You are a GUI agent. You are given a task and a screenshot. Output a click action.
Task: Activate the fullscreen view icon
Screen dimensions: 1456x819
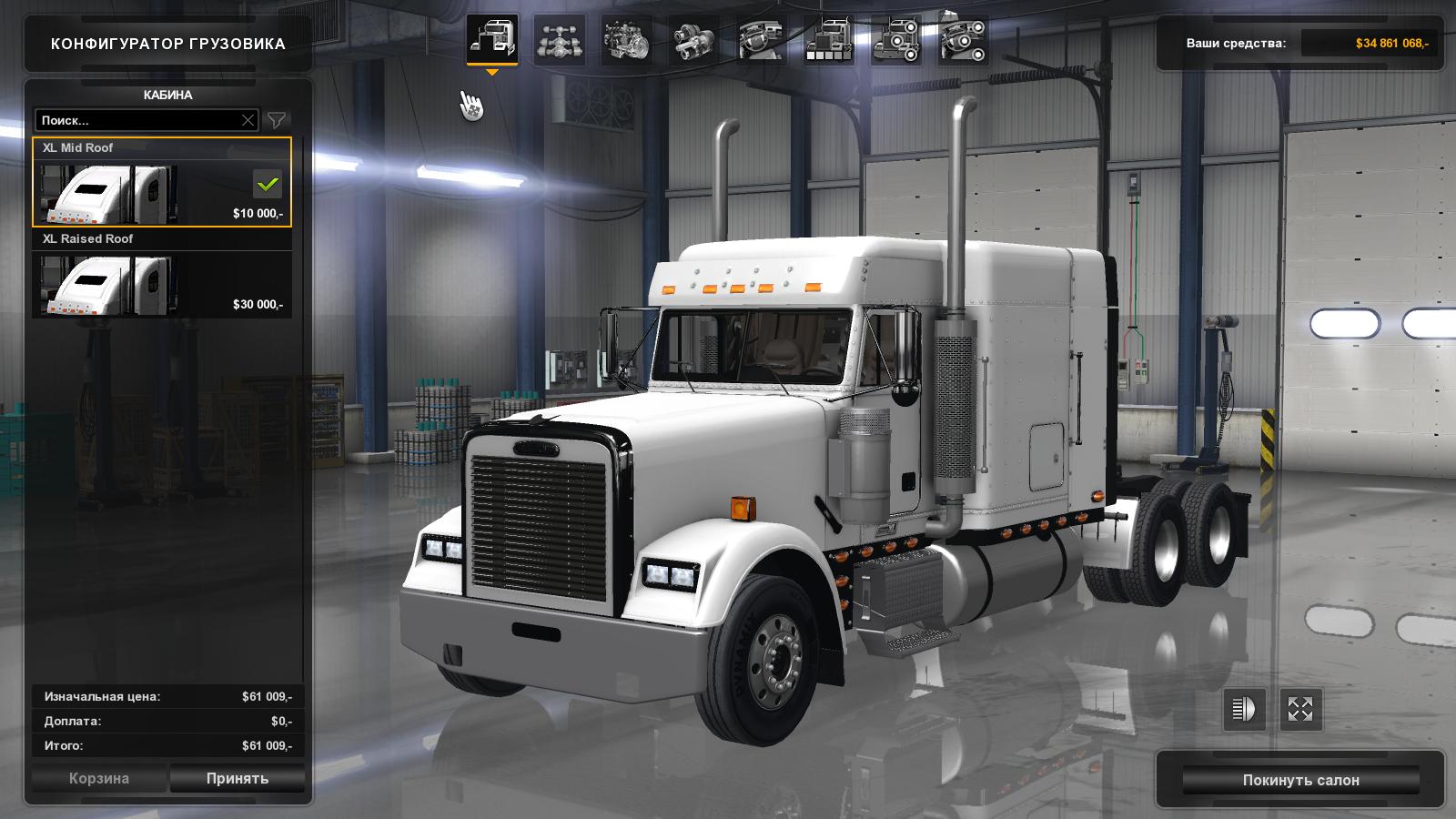(x=1300, y=709)
